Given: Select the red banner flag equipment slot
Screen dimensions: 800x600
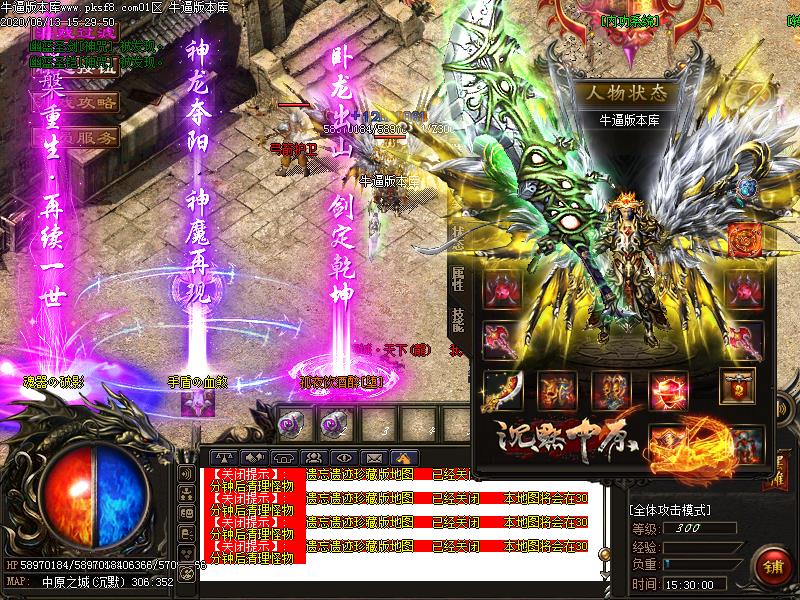Looking at the screenshot, I should 738,385.
